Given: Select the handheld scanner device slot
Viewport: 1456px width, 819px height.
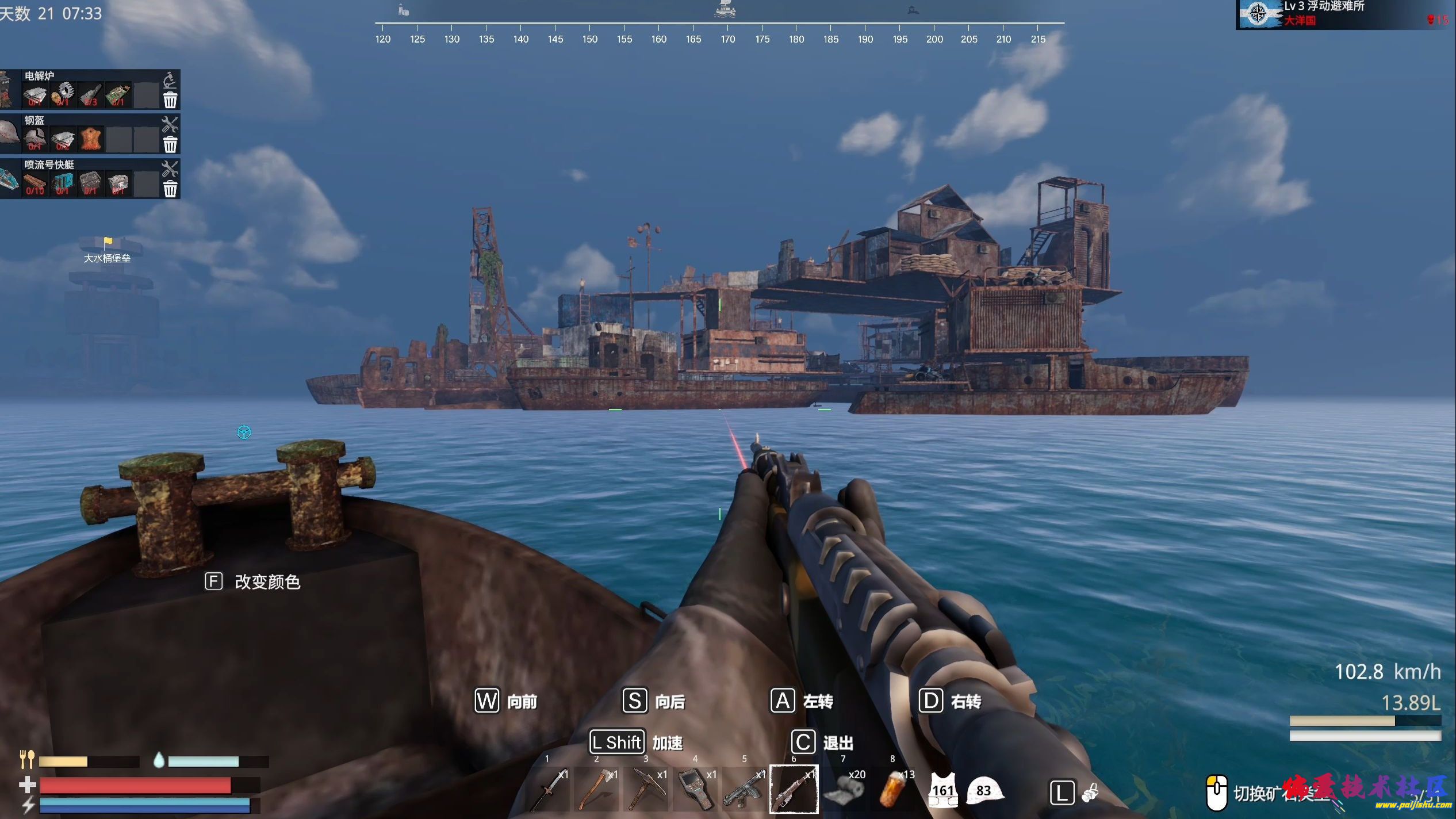Looking at the screenshot, I should (696, 790).
